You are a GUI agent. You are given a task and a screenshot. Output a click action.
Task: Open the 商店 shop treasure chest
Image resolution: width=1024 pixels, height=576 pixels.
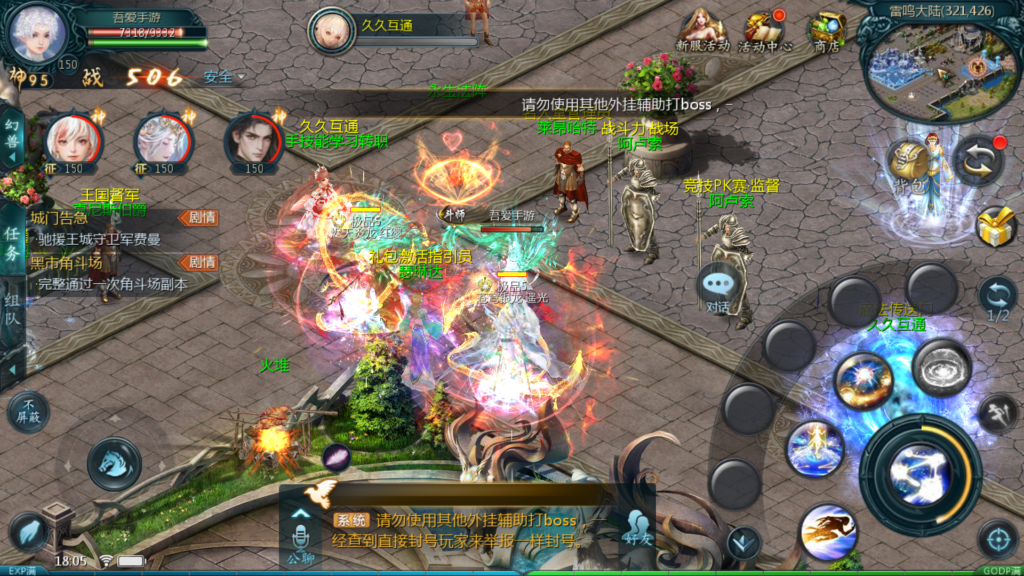point(827,30)
